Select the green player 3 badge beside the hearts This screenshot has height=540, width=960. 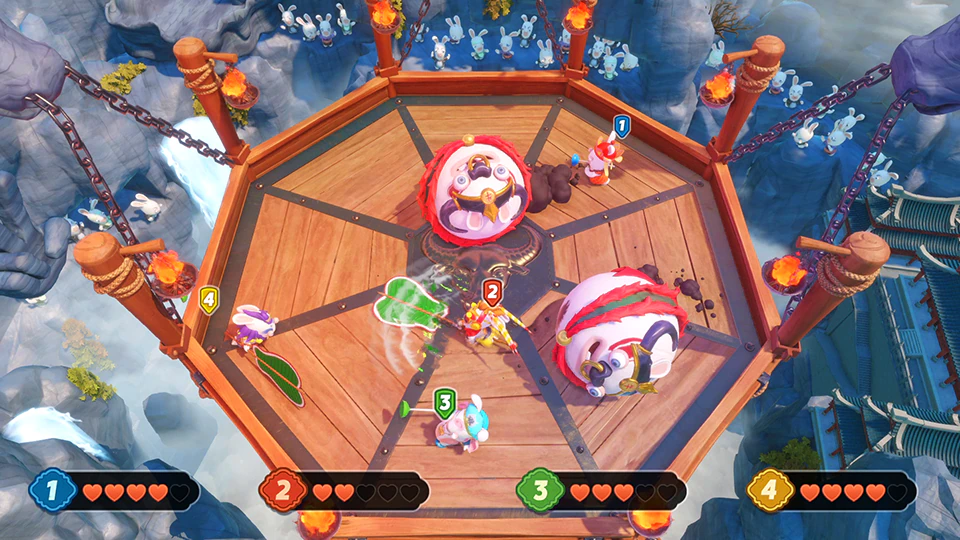click(539, 491)
